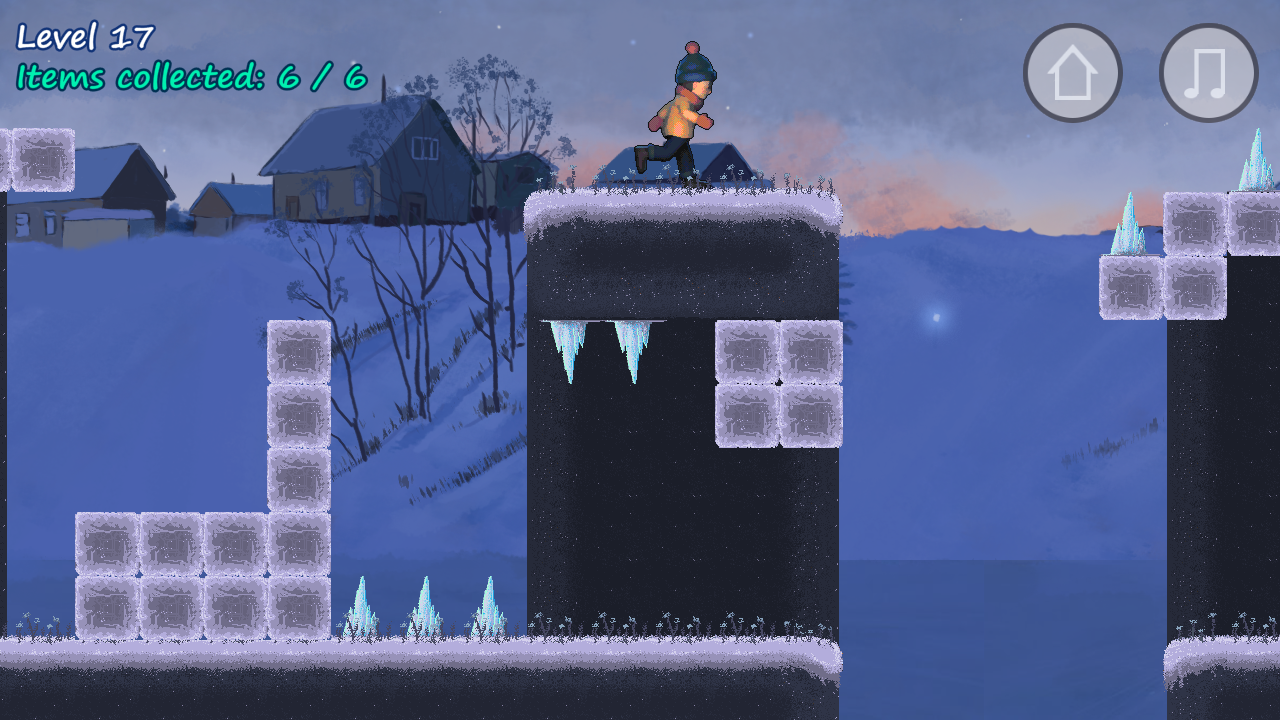
Task: Mute game music via the note button
Action: [x=1206, y=72]
